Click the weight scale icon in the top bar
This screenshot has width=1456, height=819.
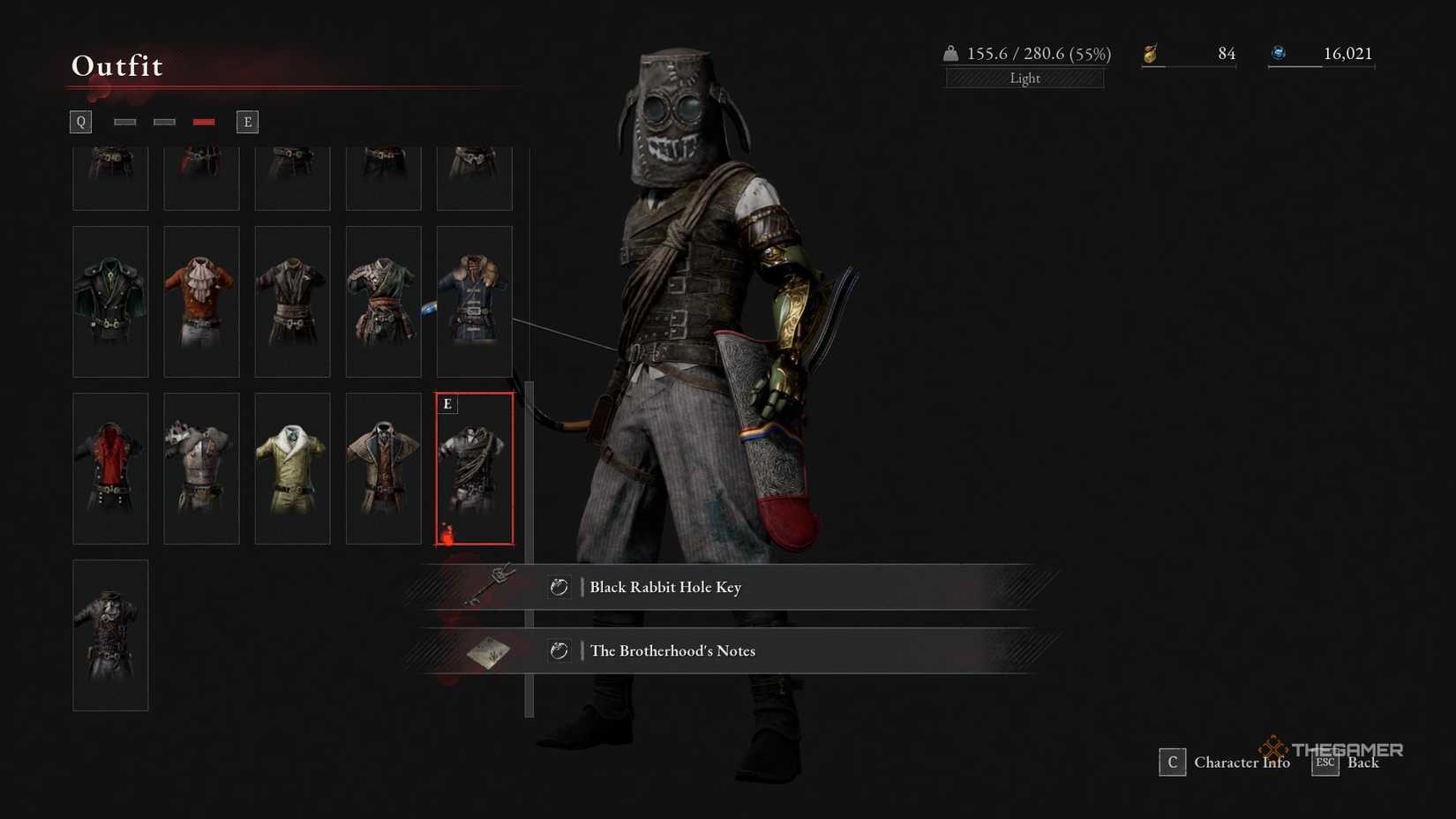click(x=949, y=53)
